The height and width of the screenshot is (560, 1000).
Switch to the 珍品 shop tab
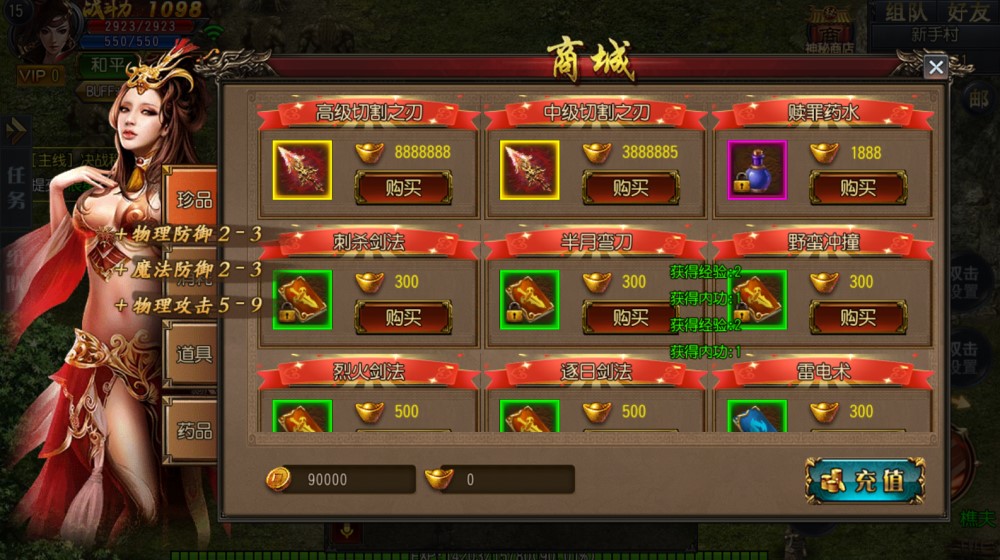(194, 199)
